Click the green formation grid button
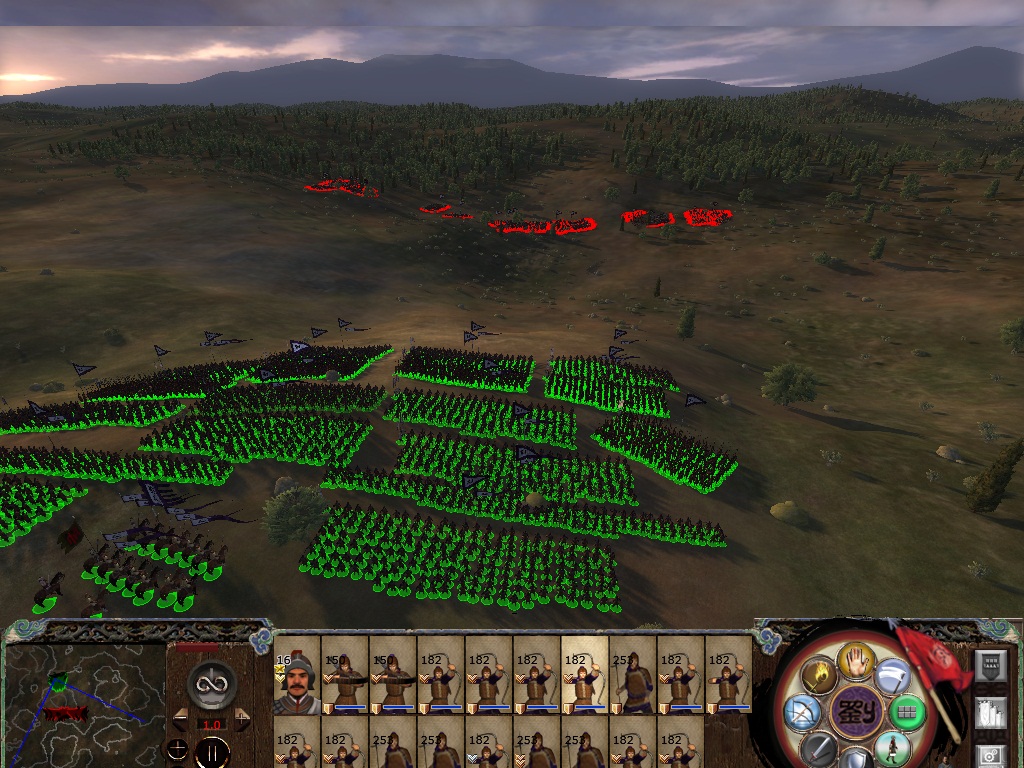The width and height of the screenshot is (1024, 768). 907,713
